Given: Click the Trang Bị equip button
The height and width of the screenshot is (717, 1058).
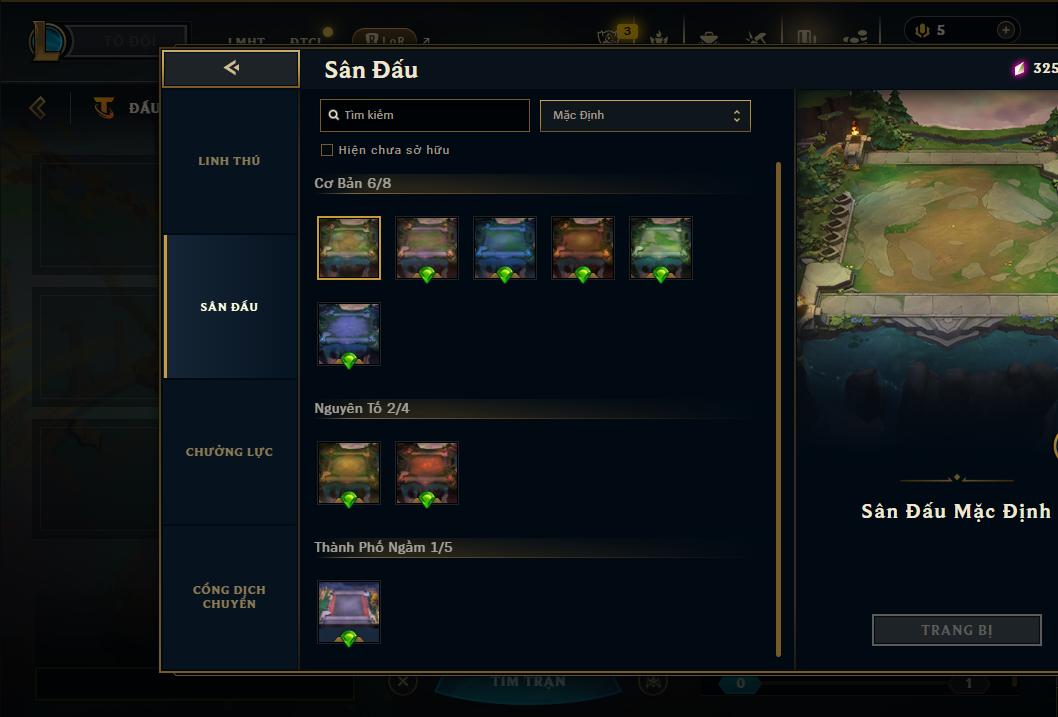Looking at the screenshot, I should pos(957,630).
